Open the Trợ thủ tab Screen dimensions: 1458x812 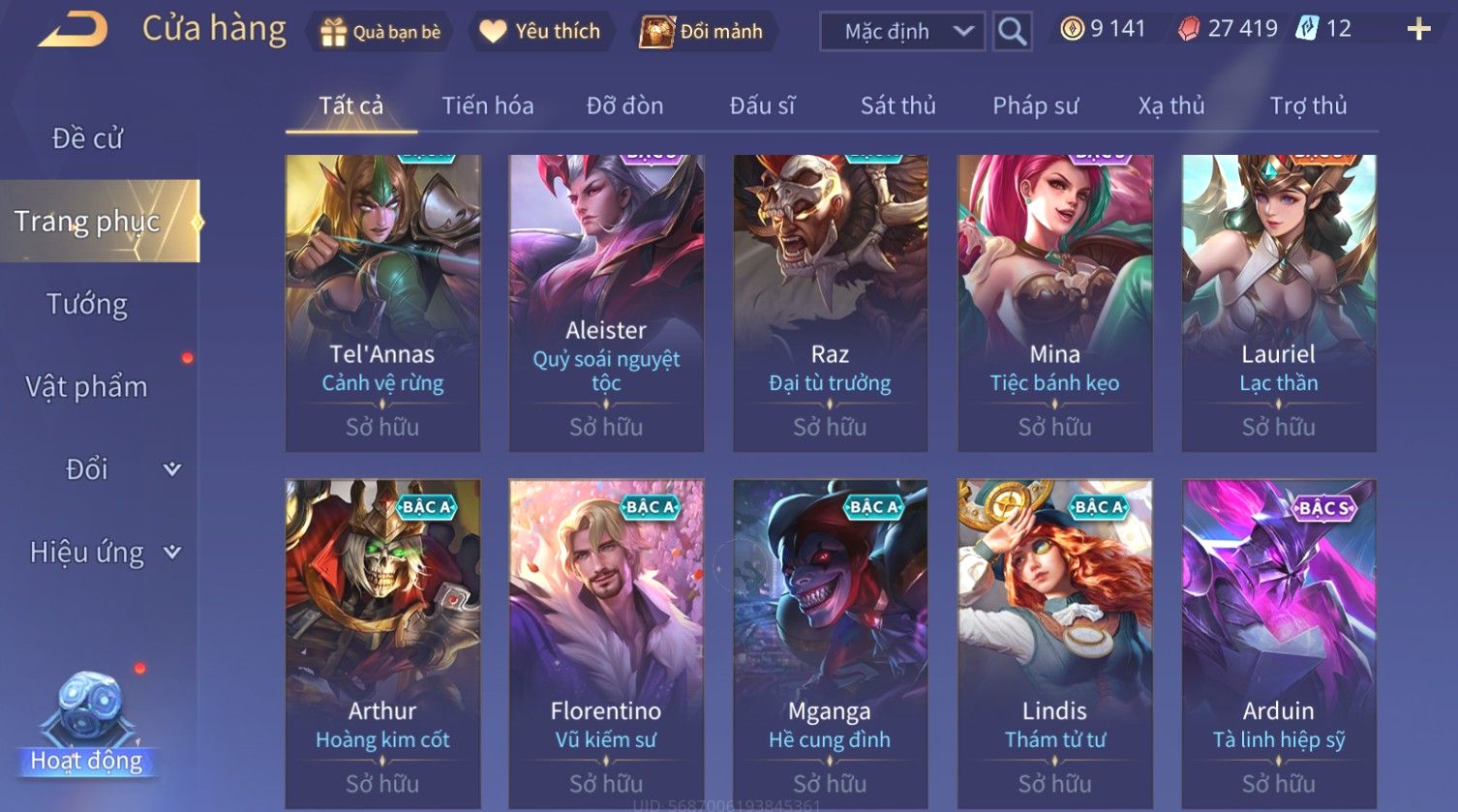1308,105
